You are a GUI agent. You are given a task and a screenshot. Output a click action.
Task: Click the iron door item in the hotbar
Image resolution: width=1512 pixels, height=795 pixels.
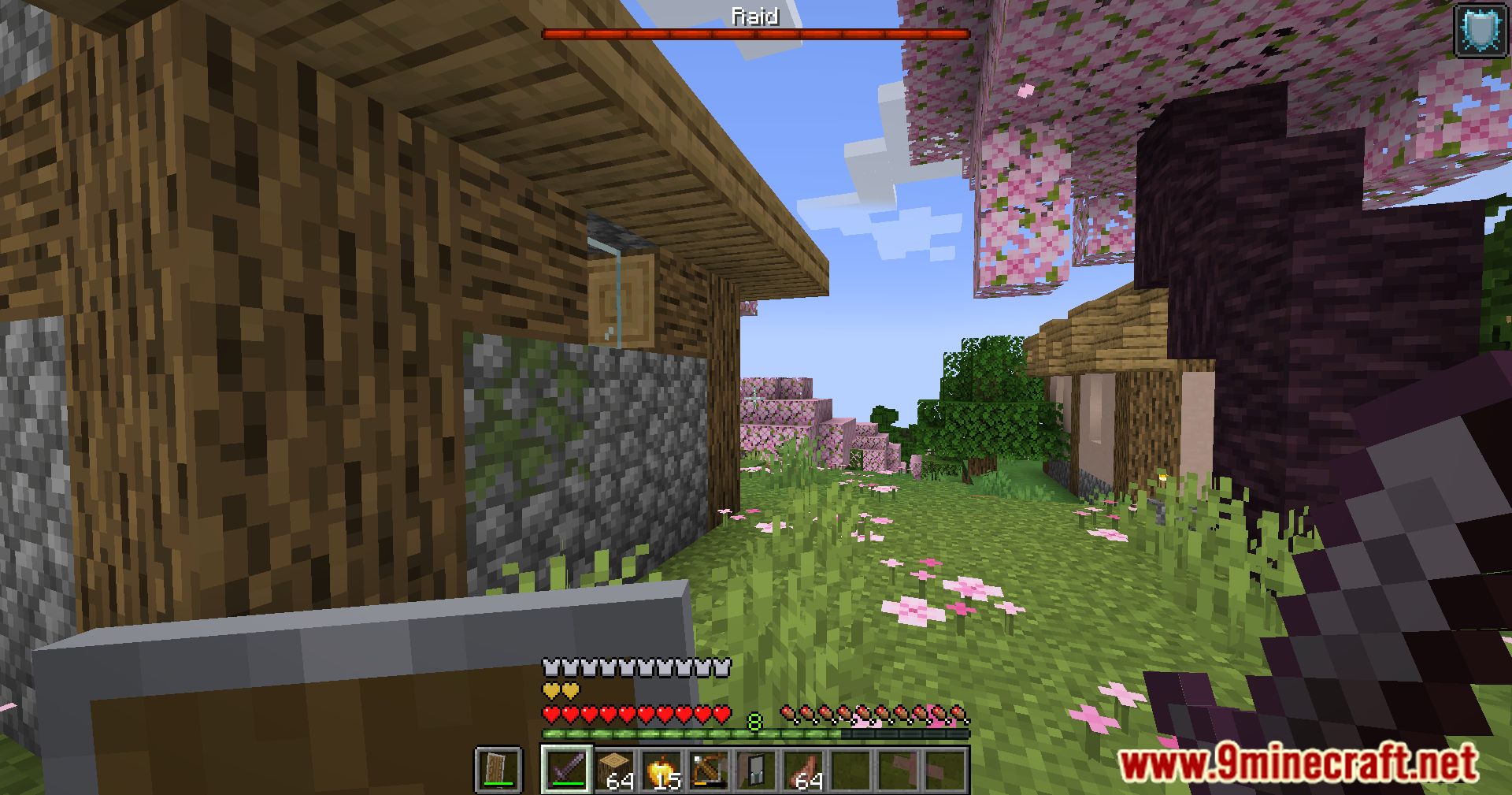755,767
